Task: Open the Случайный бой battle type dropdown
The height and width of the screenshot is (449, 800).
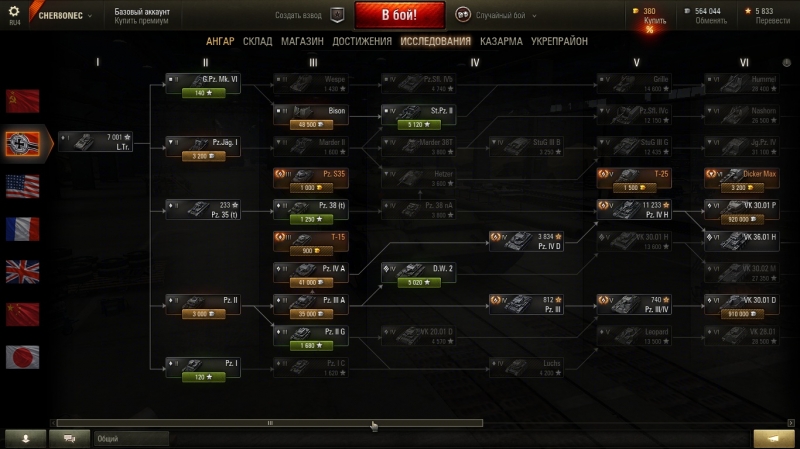Action: (497, 16)
